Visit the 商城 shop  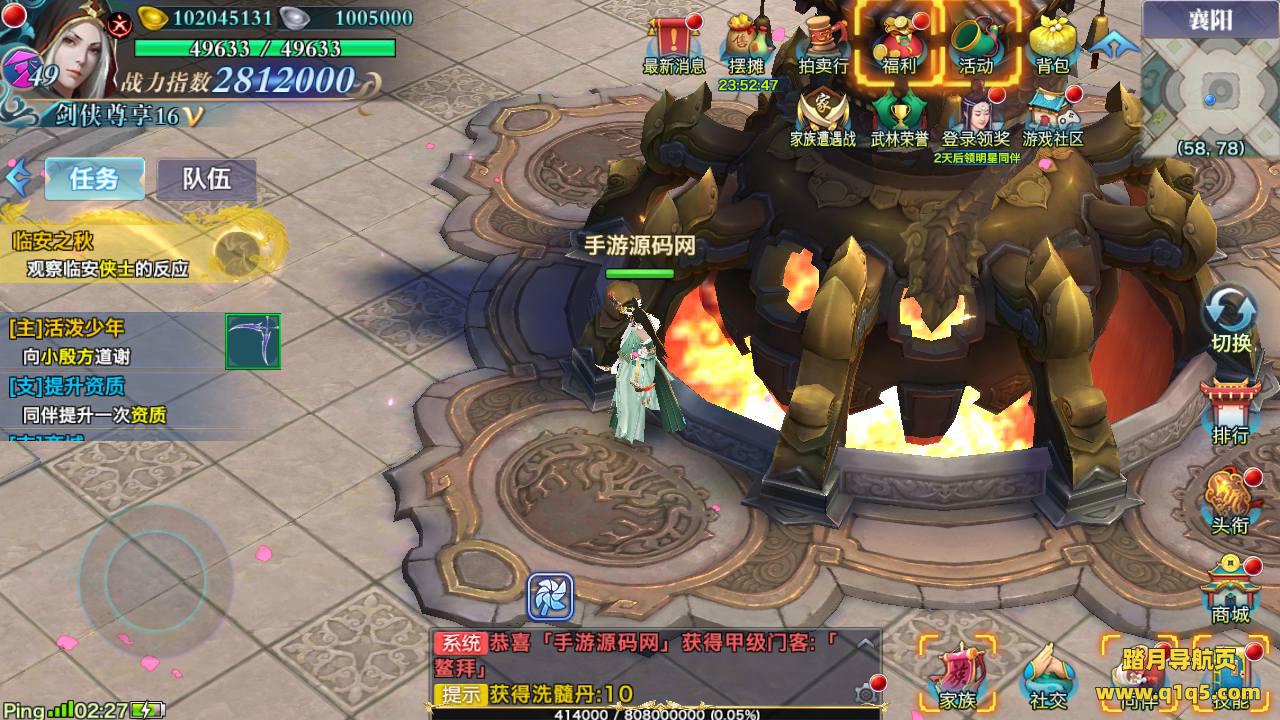(1230, 592)
